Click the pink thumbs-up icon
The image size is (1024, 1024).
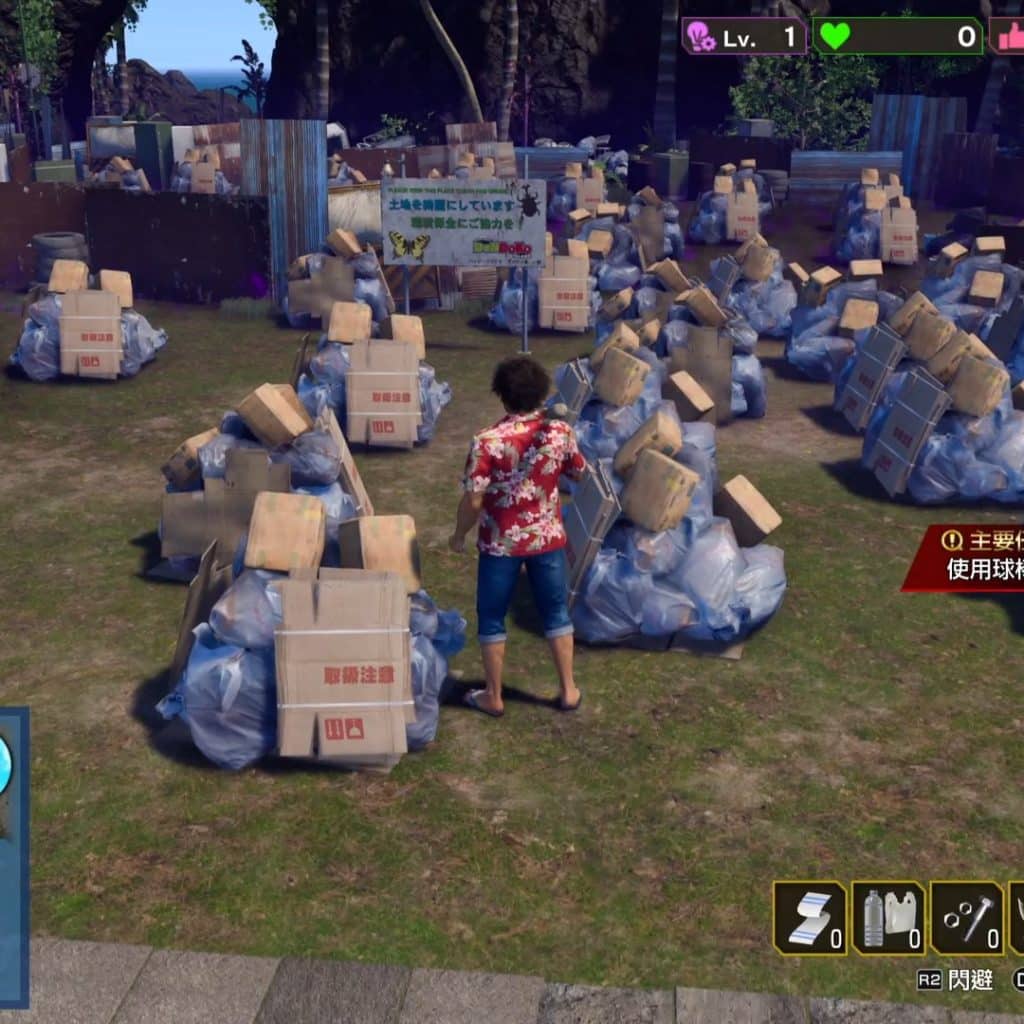[1010, 37]
